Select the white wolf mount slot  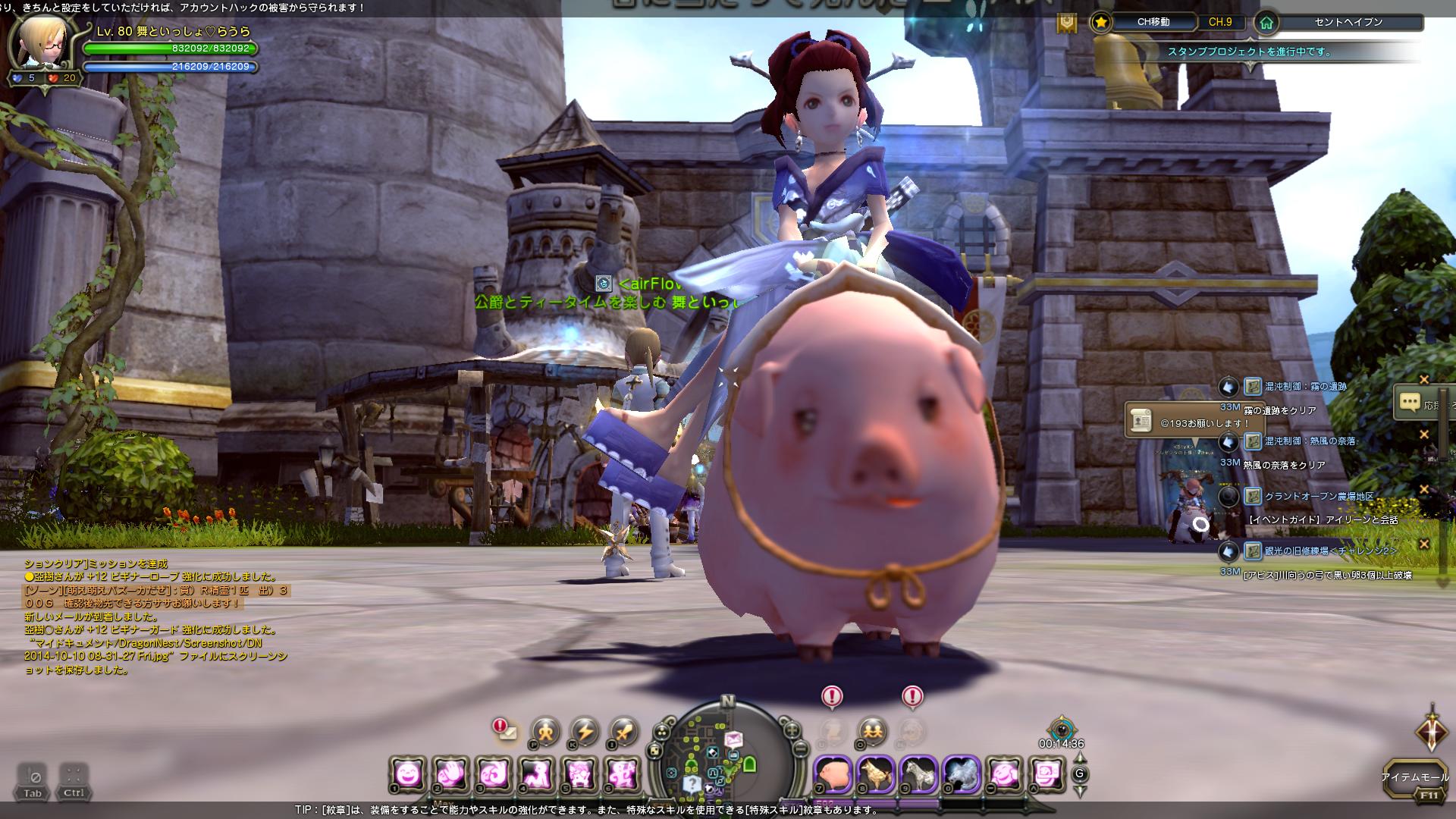961,774
